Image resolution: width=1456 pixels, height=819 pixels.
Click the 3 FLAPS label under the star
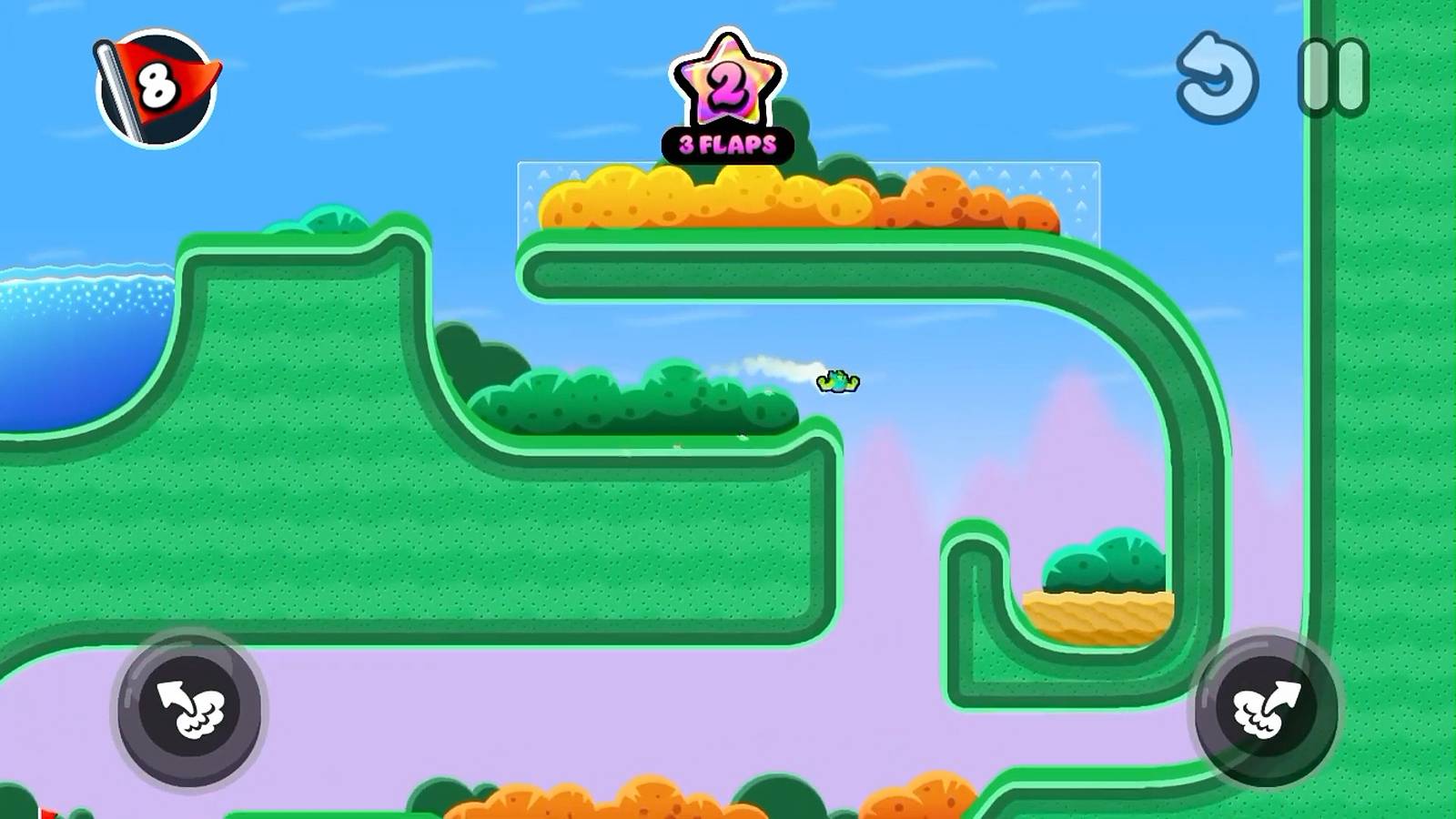(x=726, y=141)
